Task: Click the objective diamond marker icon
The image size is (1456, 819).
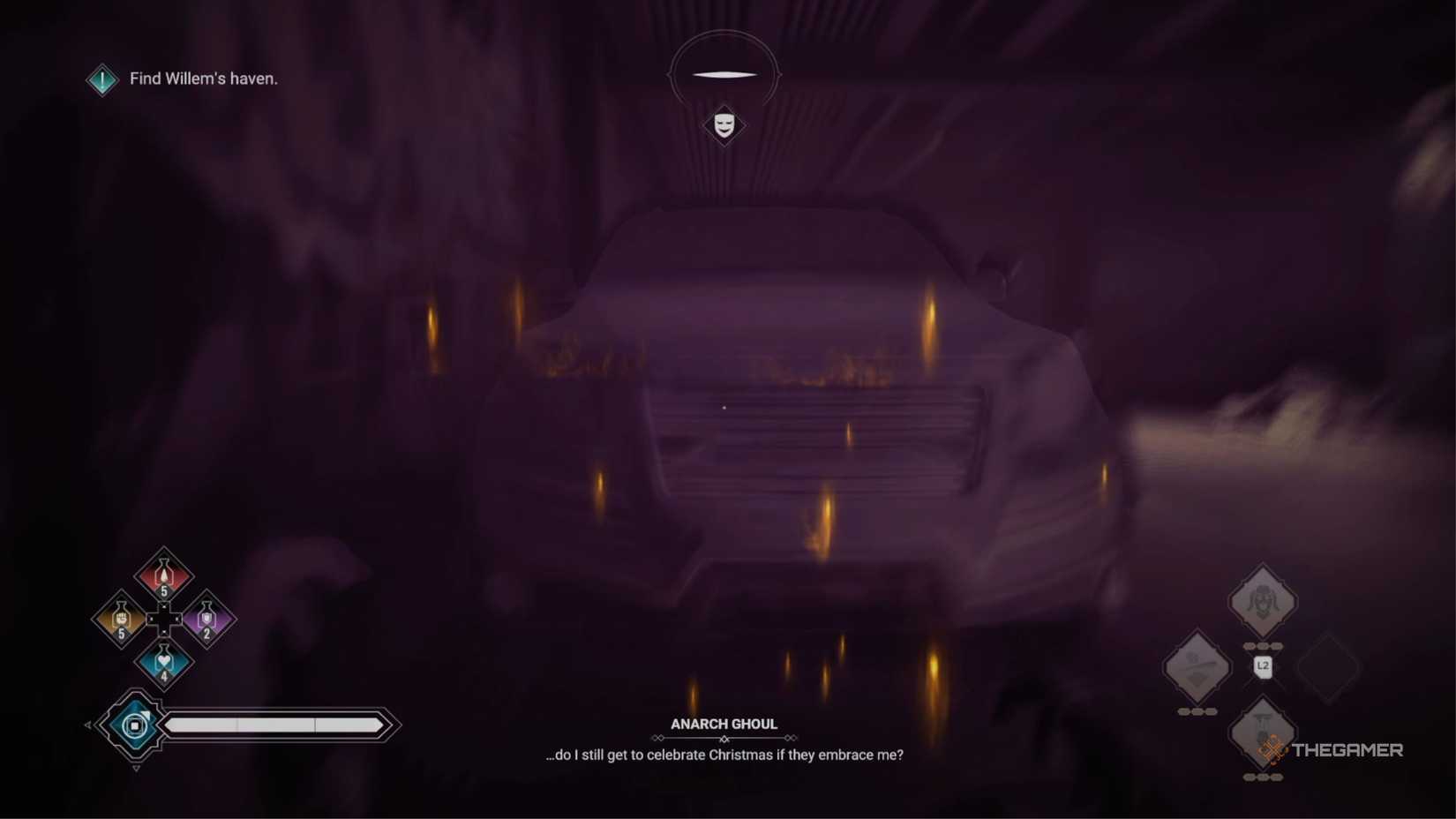Action: [x=101, y=79]
